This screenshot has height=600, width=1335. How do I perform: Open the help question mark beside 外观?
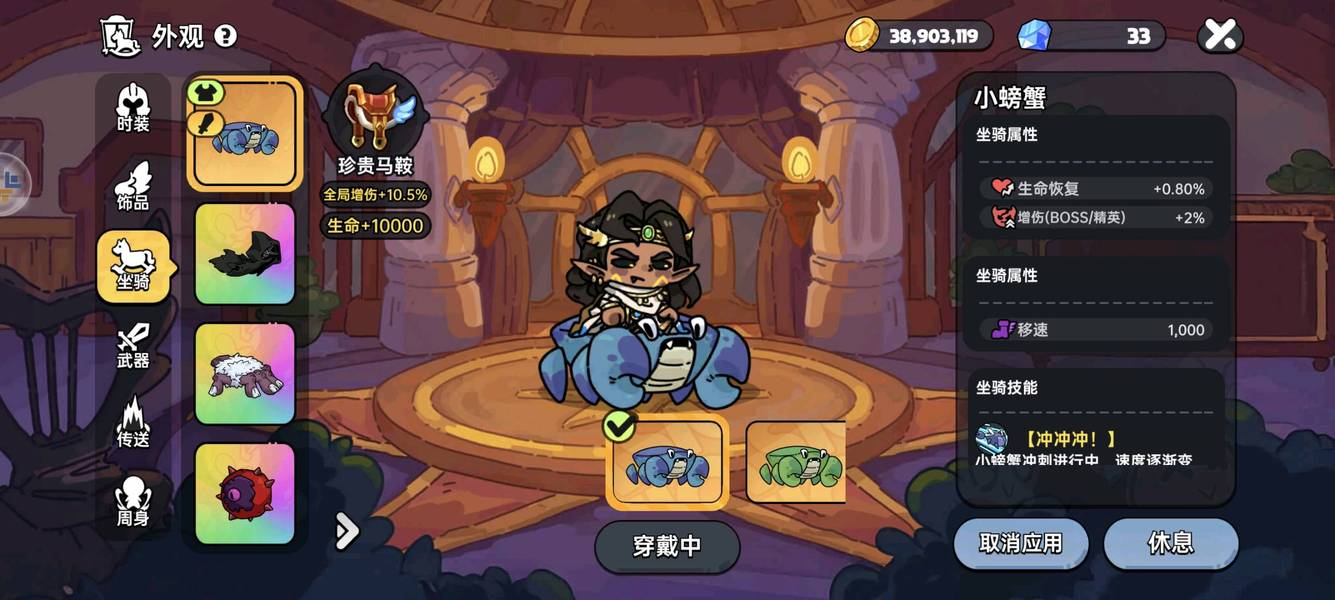[226, 37]
